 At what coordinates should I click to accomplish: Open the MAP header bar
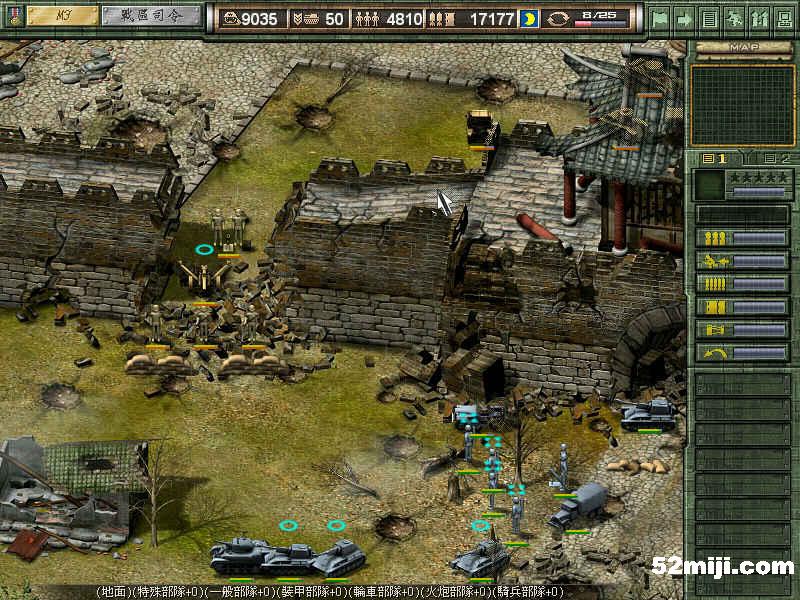click(742, 47)
